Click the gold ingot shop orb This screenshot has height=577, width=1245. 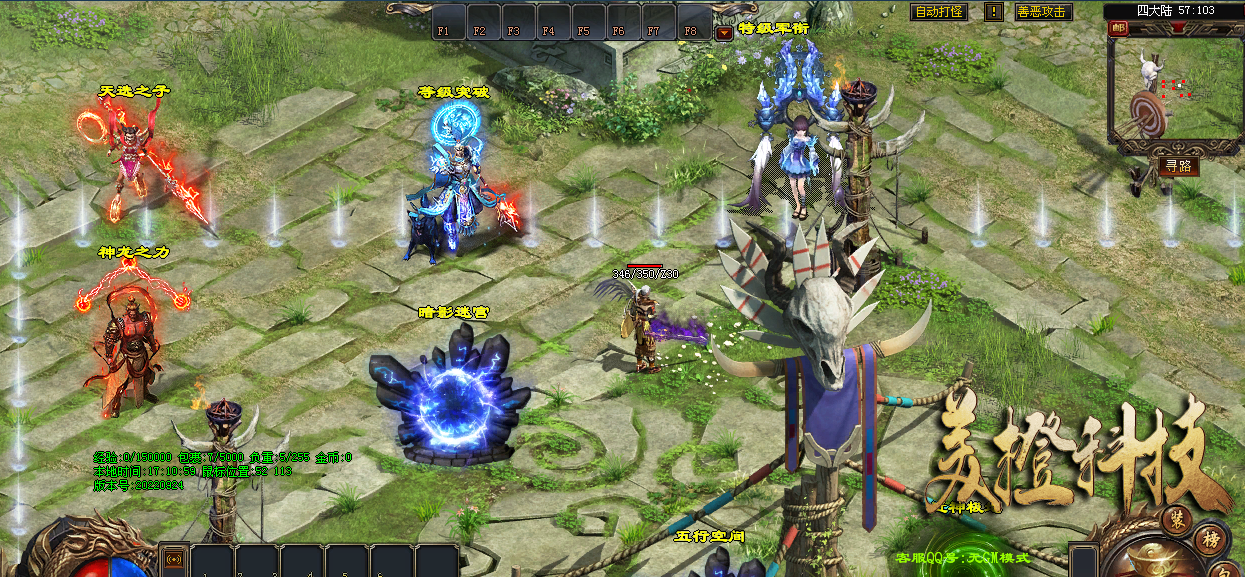click(x=1155, y=556)
